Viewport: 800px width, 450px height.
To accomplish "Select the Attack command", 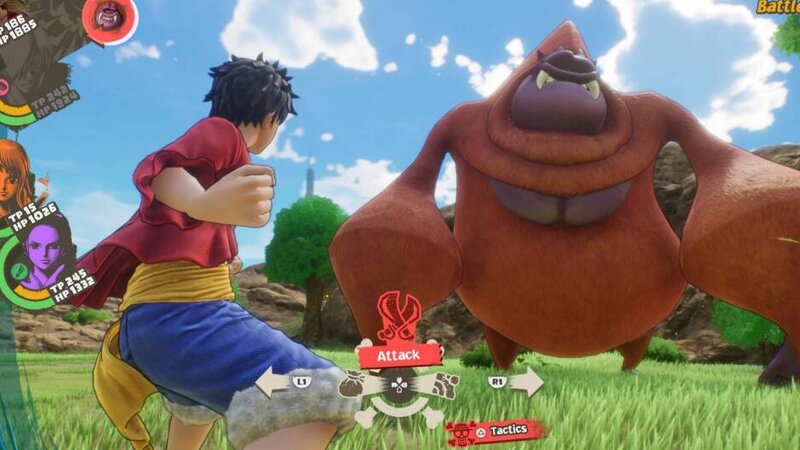I will pos(397,353).
